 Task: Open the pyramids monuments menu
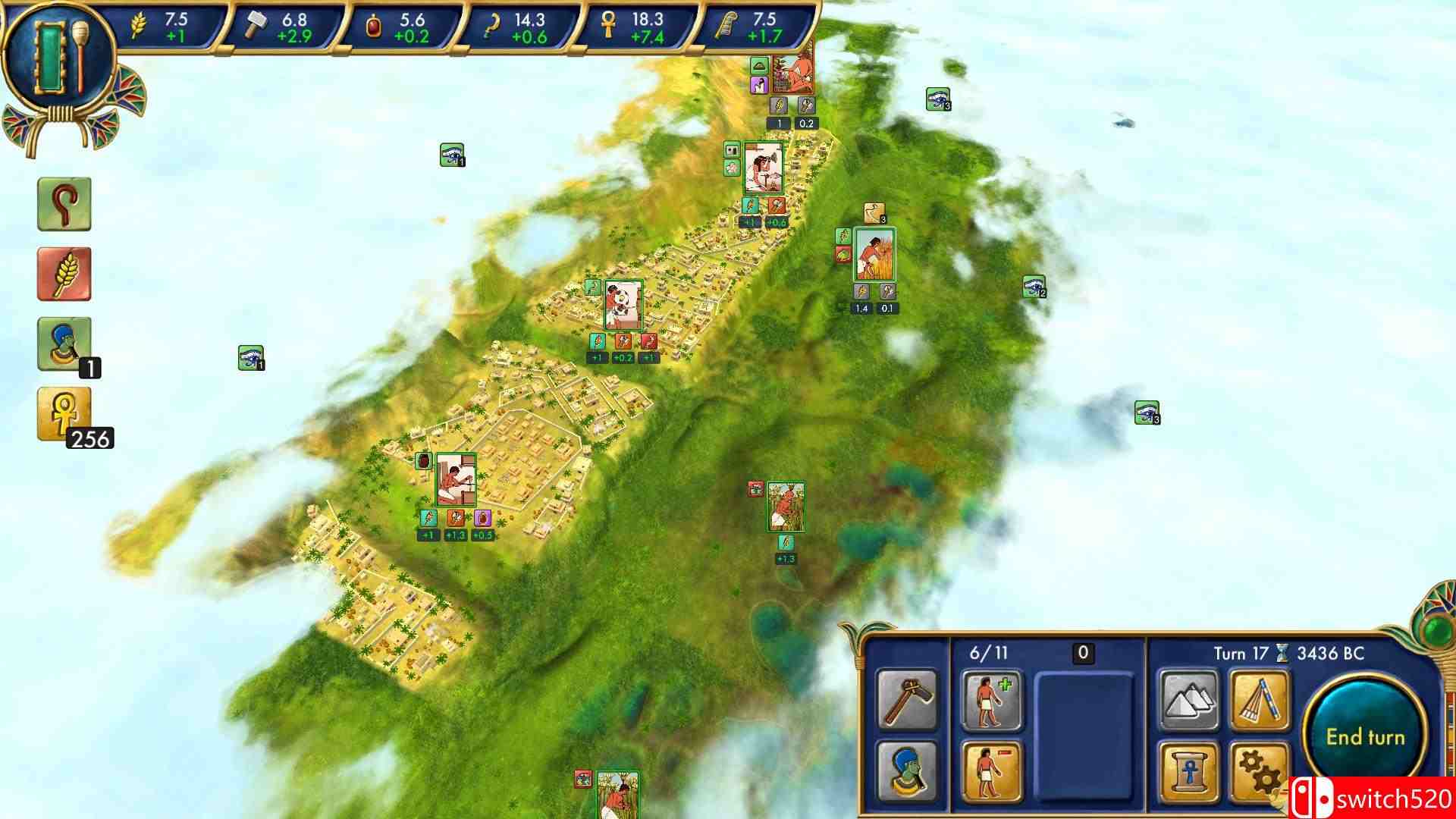coord(1191,701)
